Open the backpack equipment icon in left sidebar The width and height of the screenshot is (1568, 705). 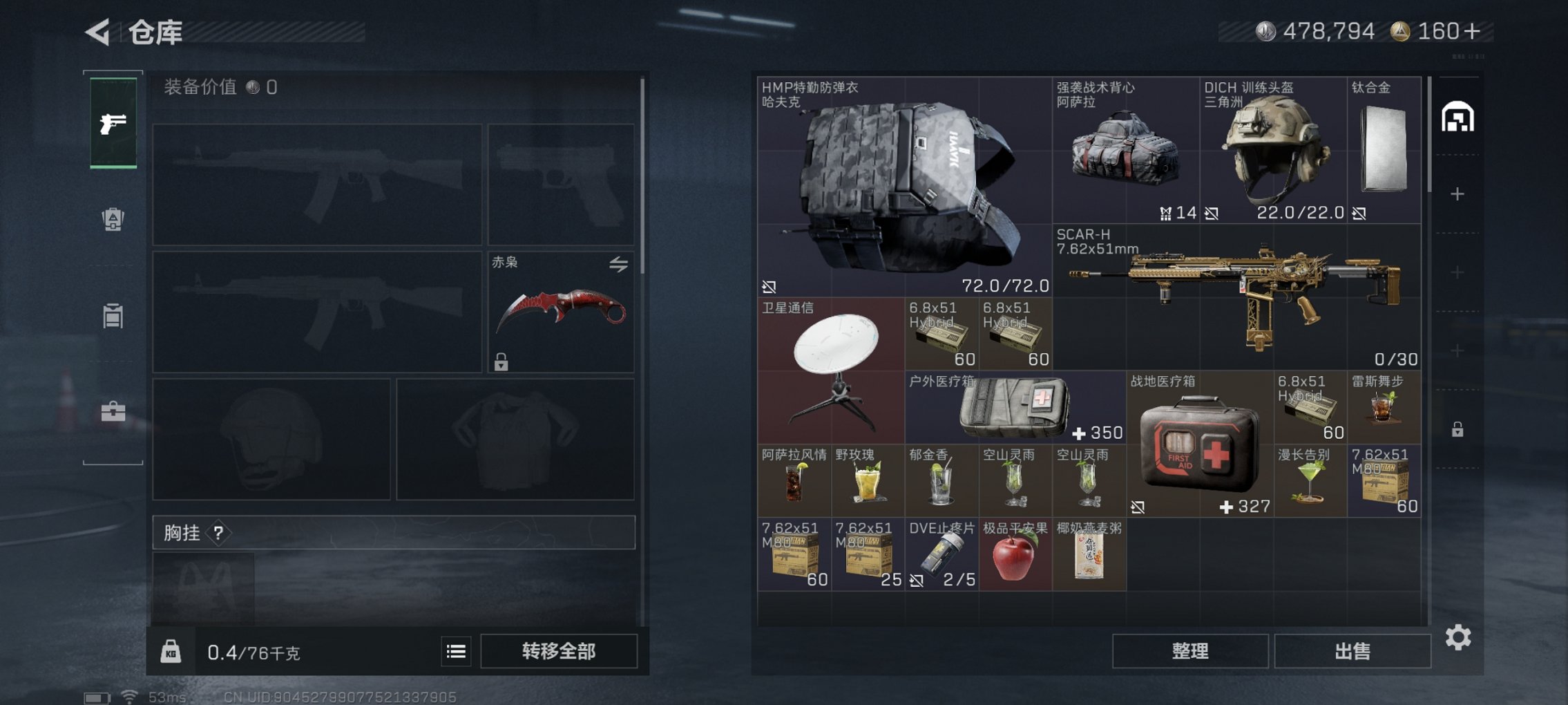114,220
